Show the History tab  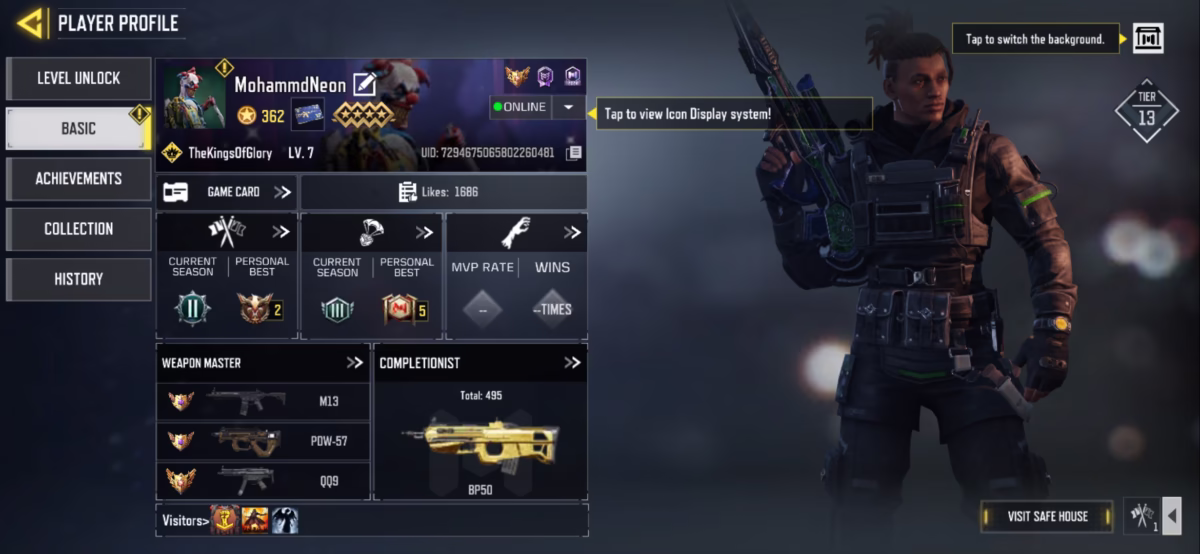(x=79, y=279)
